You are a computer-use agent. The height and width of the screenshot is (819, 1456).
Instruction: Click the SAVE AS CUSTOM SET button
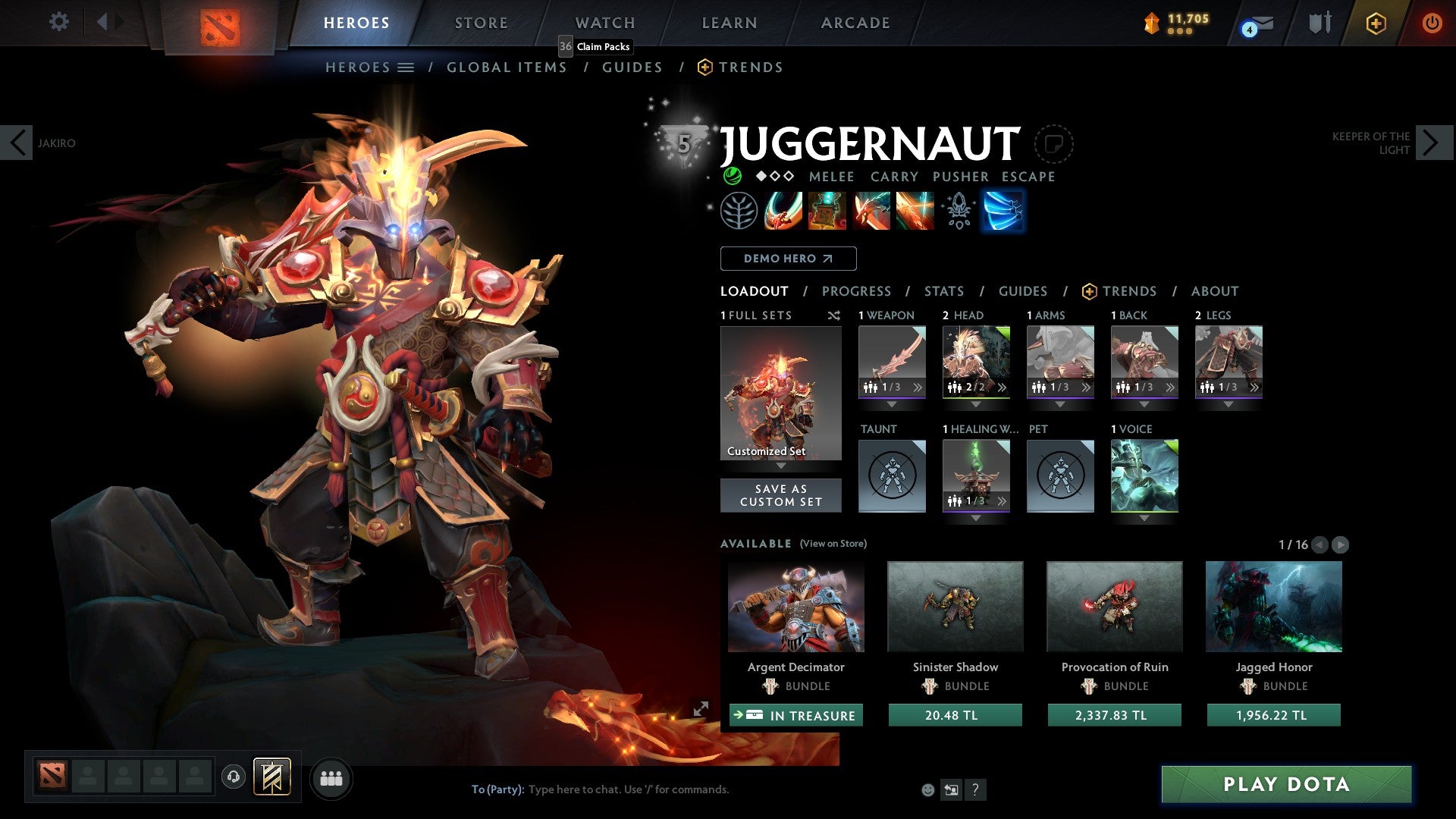pyautogui.click(x=780, y=495)
